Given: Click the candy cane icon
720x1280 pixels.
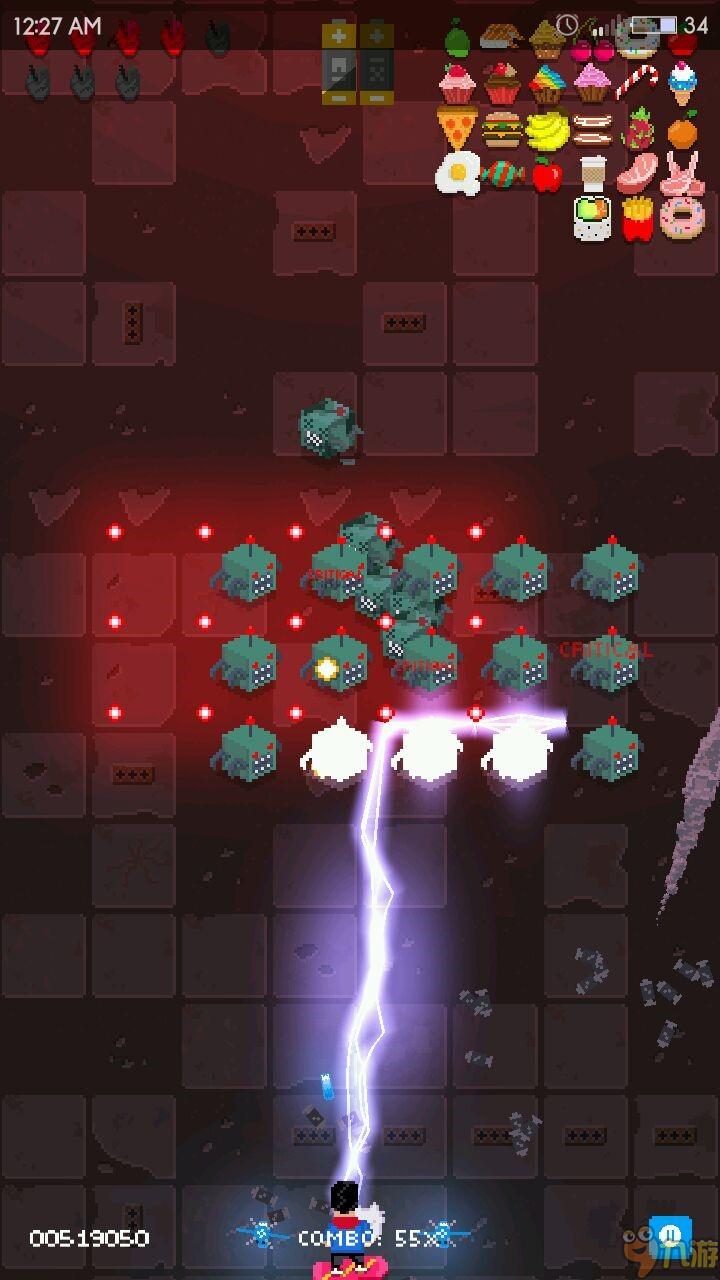Looking at the screenshot, I should [637, 82].
